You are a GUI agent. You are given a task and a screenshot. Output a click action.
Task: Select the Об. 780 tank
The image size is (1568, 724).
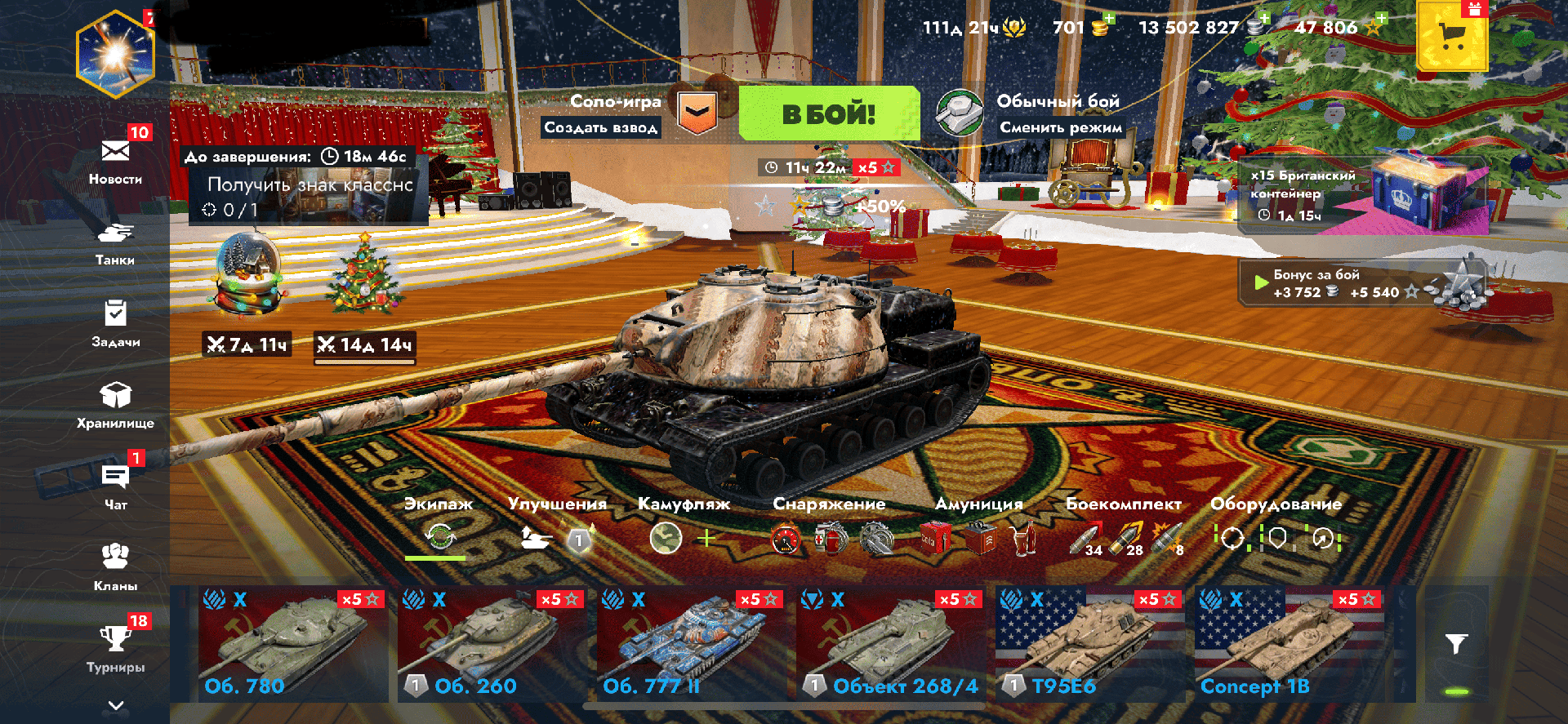point(292,644)
